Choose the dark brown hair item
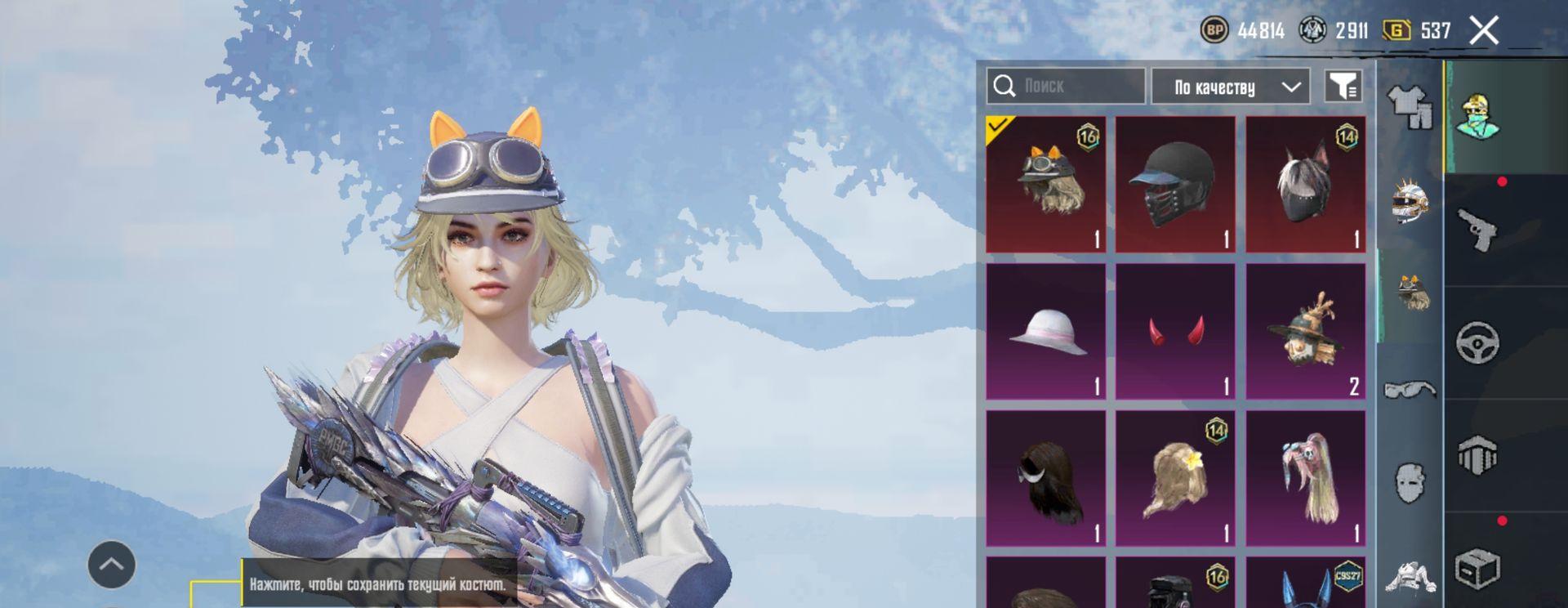 tap(1046, 478)
